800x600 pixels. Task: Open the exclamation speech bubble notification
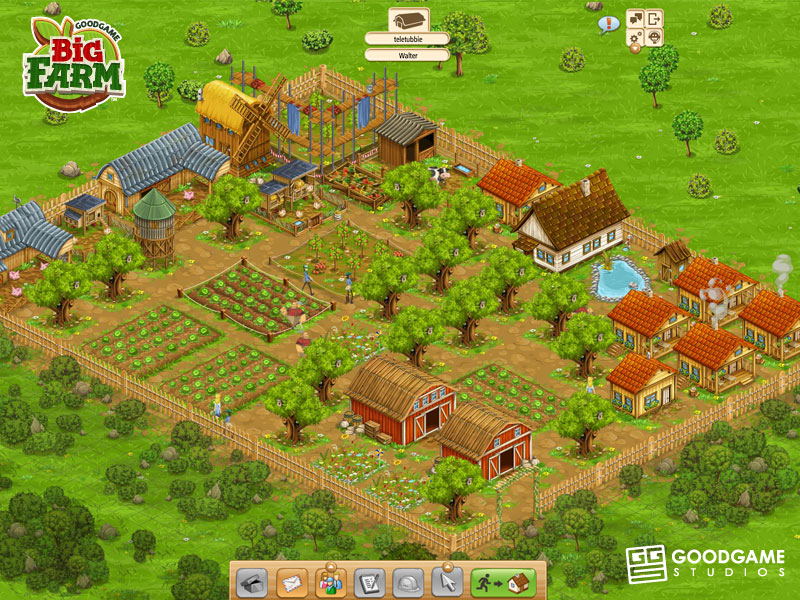point(608,23)
